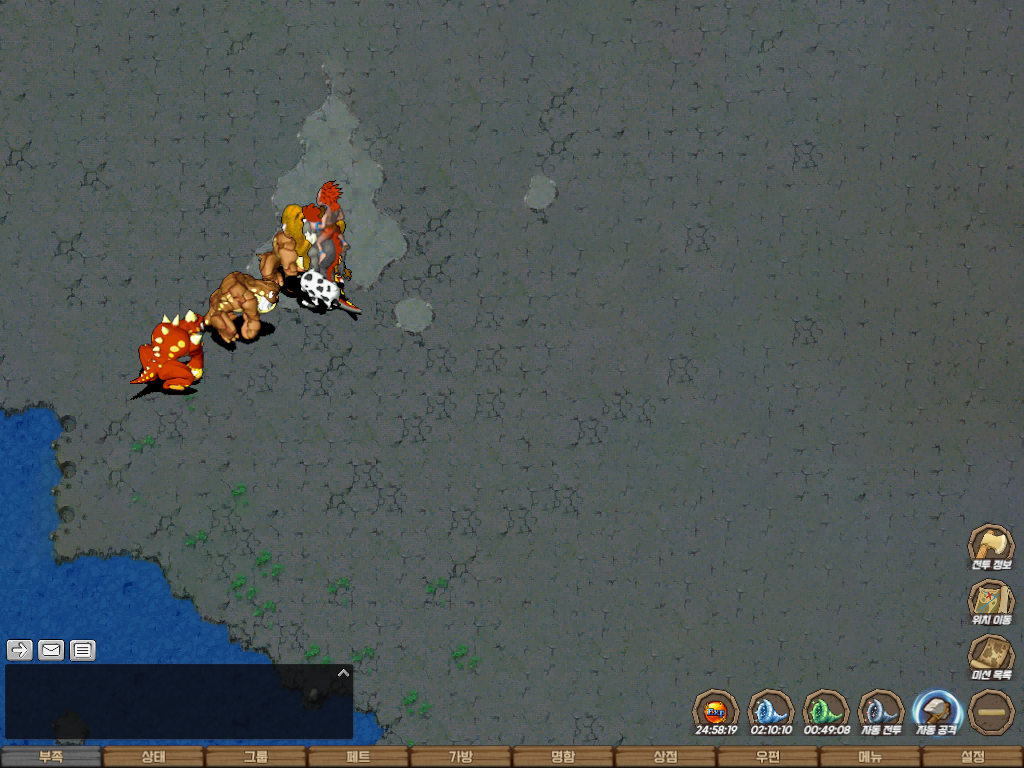Open the 부족 (tribe) menu

click(51, 757)
